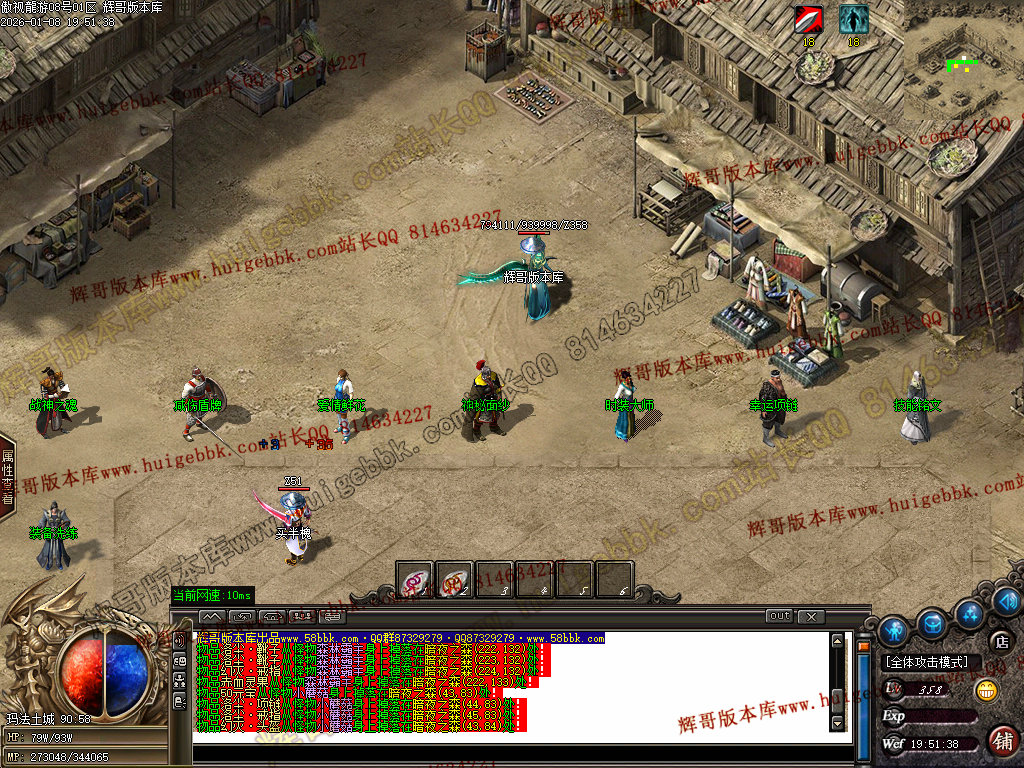This screenshot has width=1024, height=768.
Task: Use the item in hotbar slot 2
Action: click(x=455, y=580)
